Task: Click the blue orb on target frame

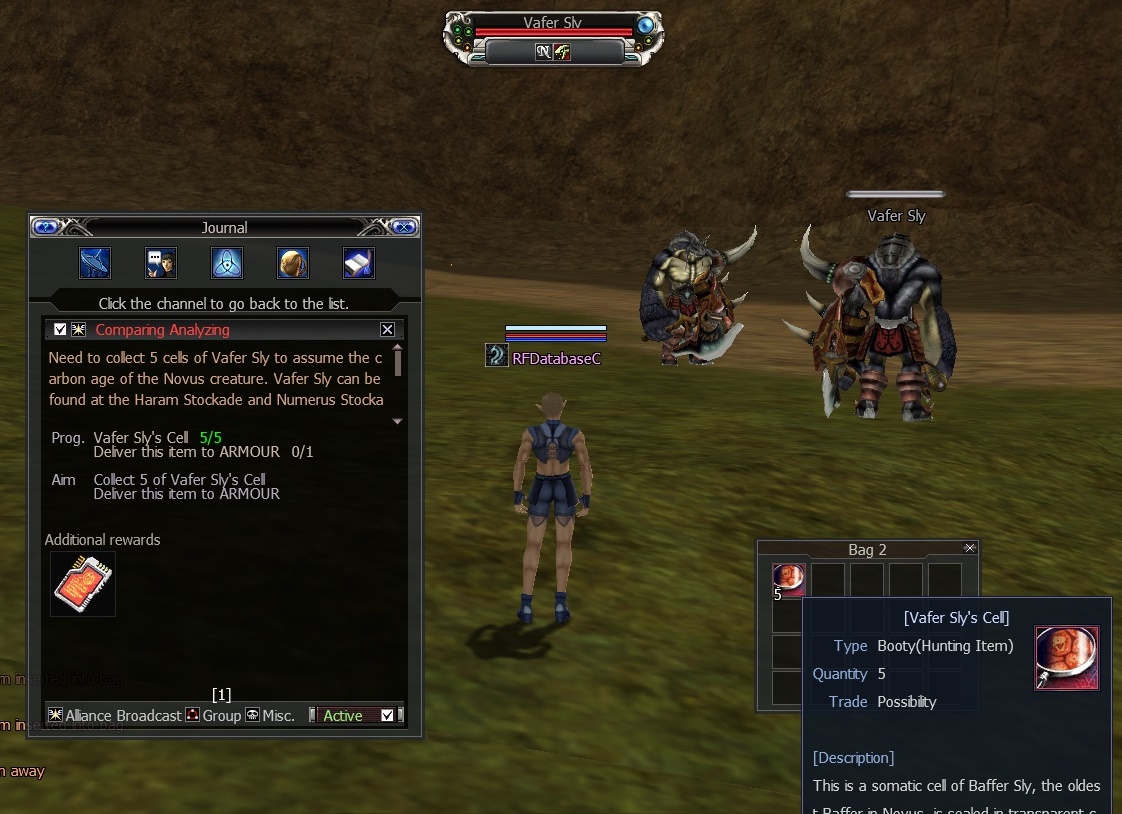Action: click(646, 25)
